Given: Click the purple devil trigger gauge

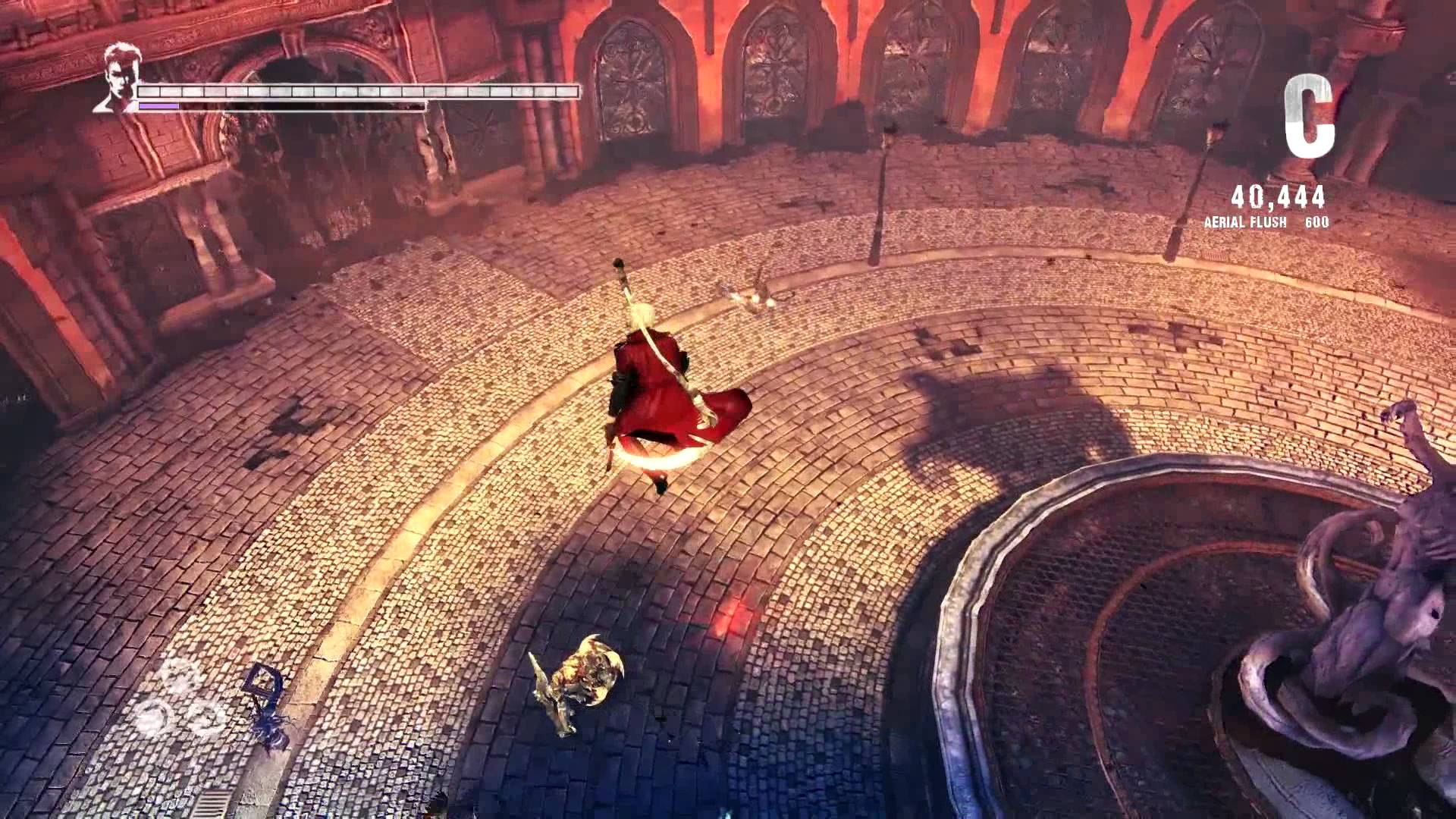Looking at the screenshot, I should (x=159, y=106).
